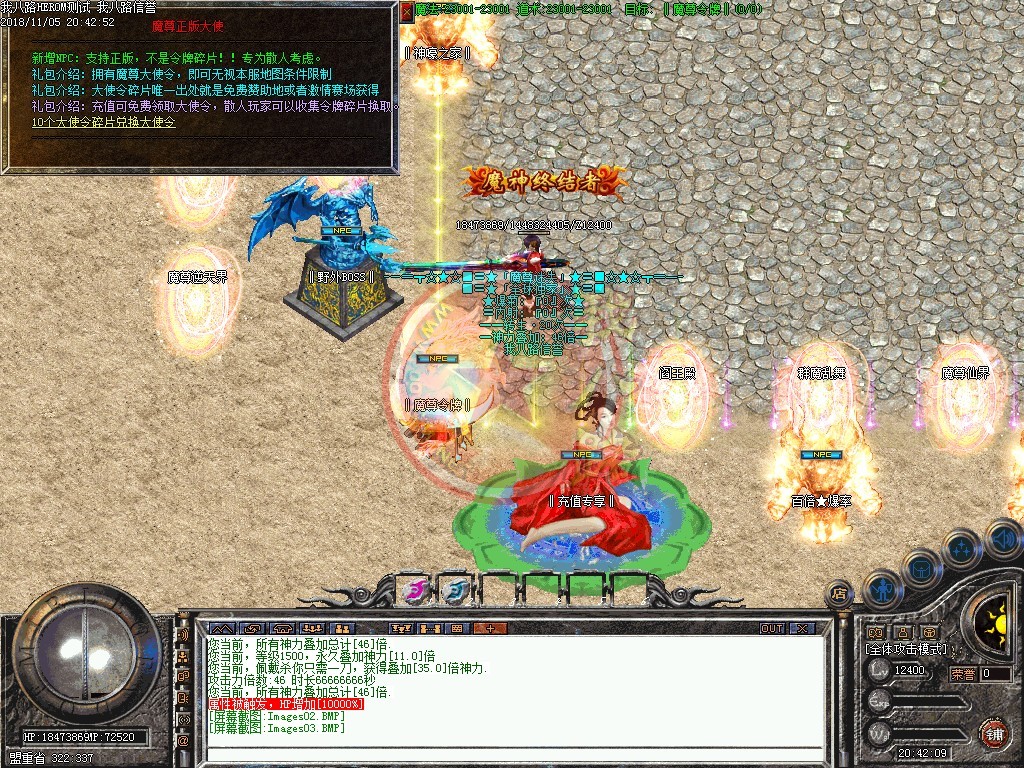The image size is (1024, 768).
Task: Click the Lv level orb
Action: tap(880, 670)
